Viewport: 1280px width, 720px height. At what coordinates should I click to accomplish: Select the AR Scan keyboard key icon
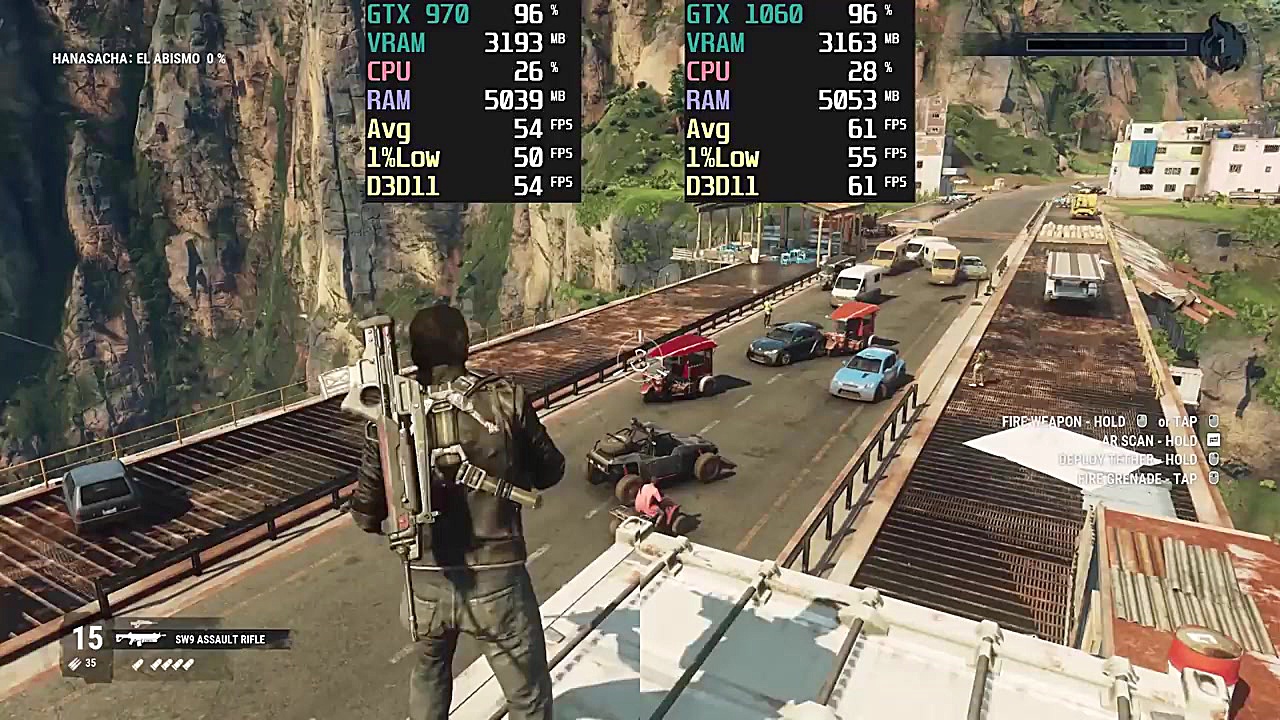[x=1214, y=441]
